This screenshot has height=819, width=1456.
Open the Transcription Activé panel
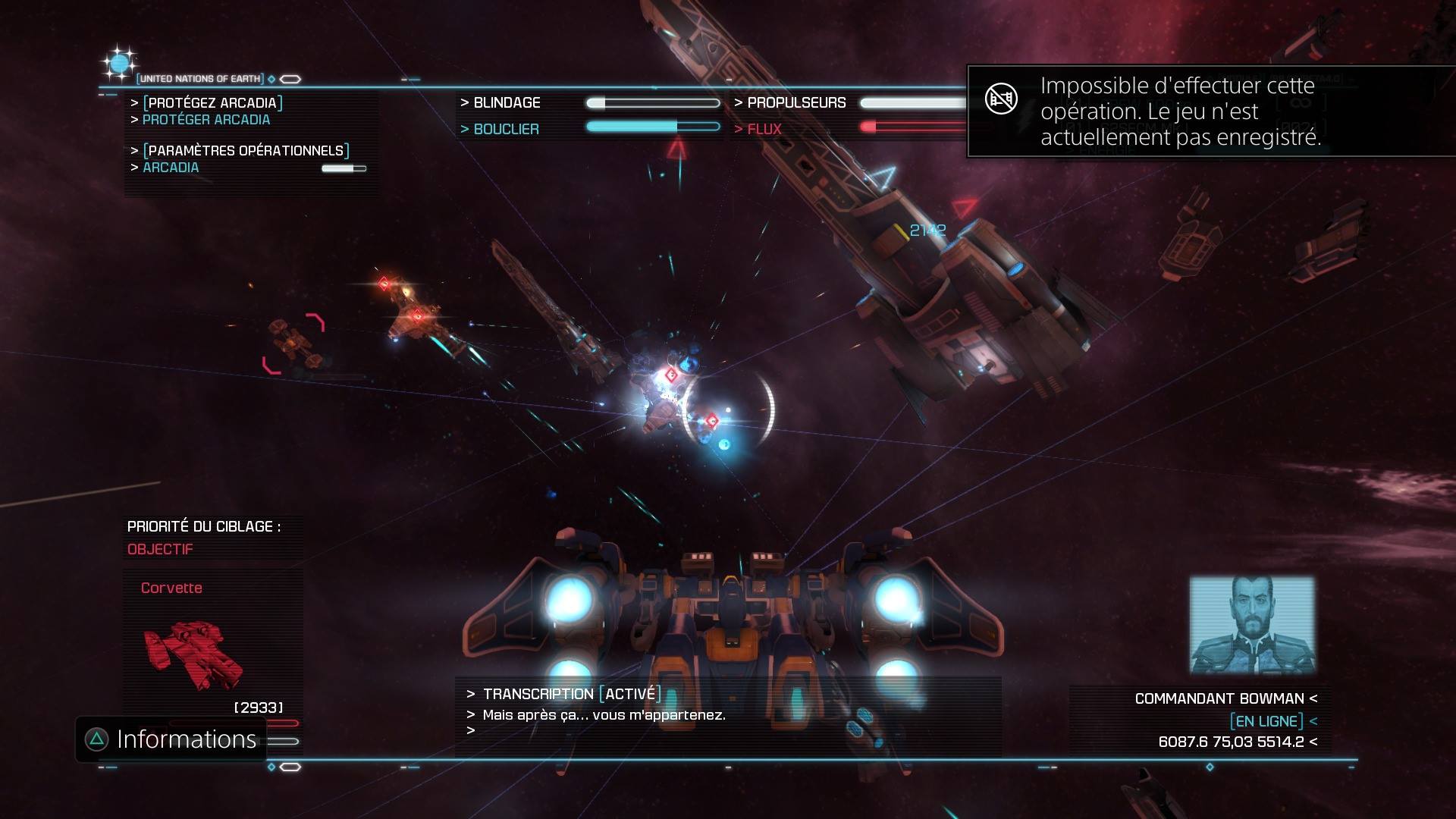click(x=572, y=694)
